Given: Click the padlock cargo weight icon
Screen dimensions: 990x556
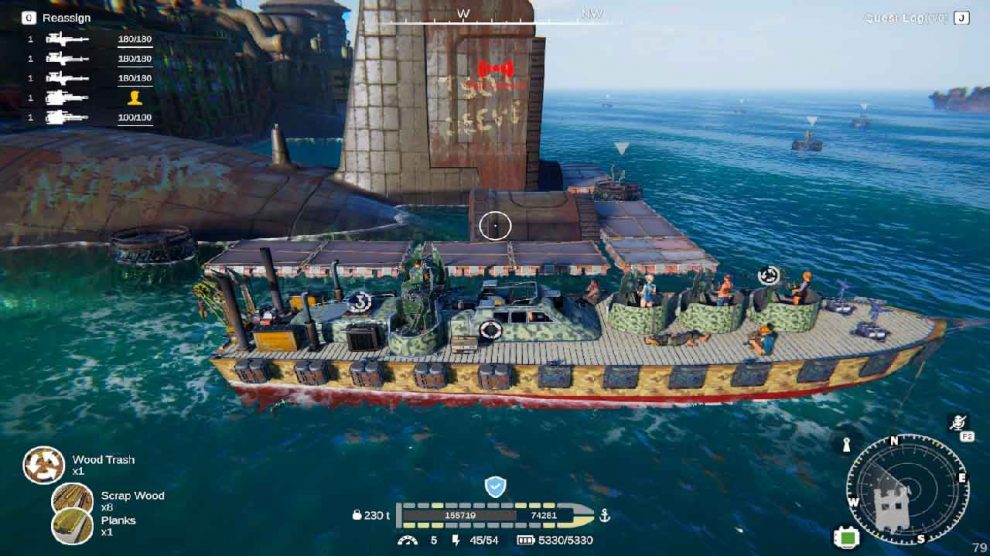Looking at the screenshot, I should click(357, 515).
